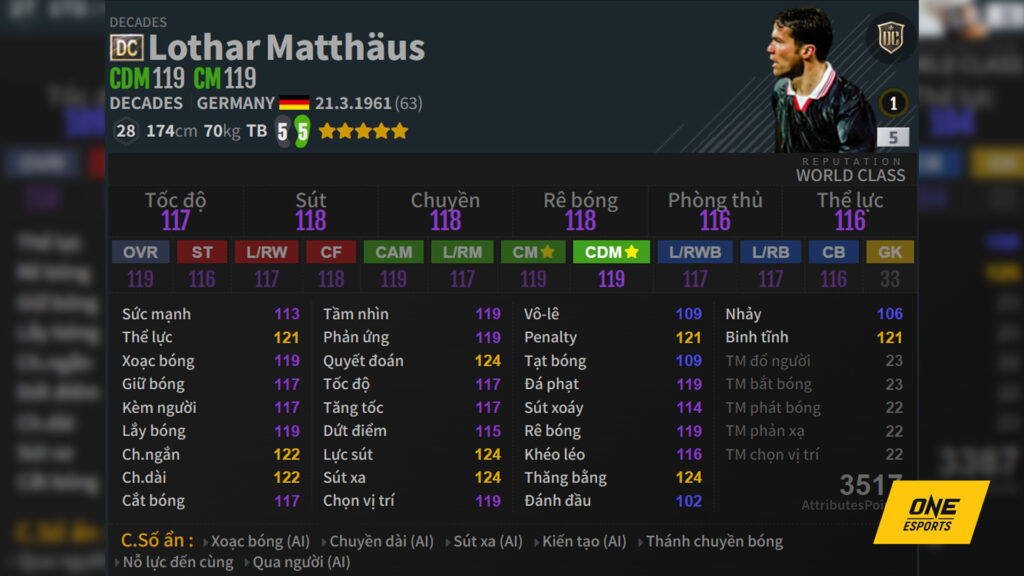This screenshot has height=576, width=1024.
Task: Click the grey upgrade level 5 box
Action: pyautogui.click(x=893, y=138)
